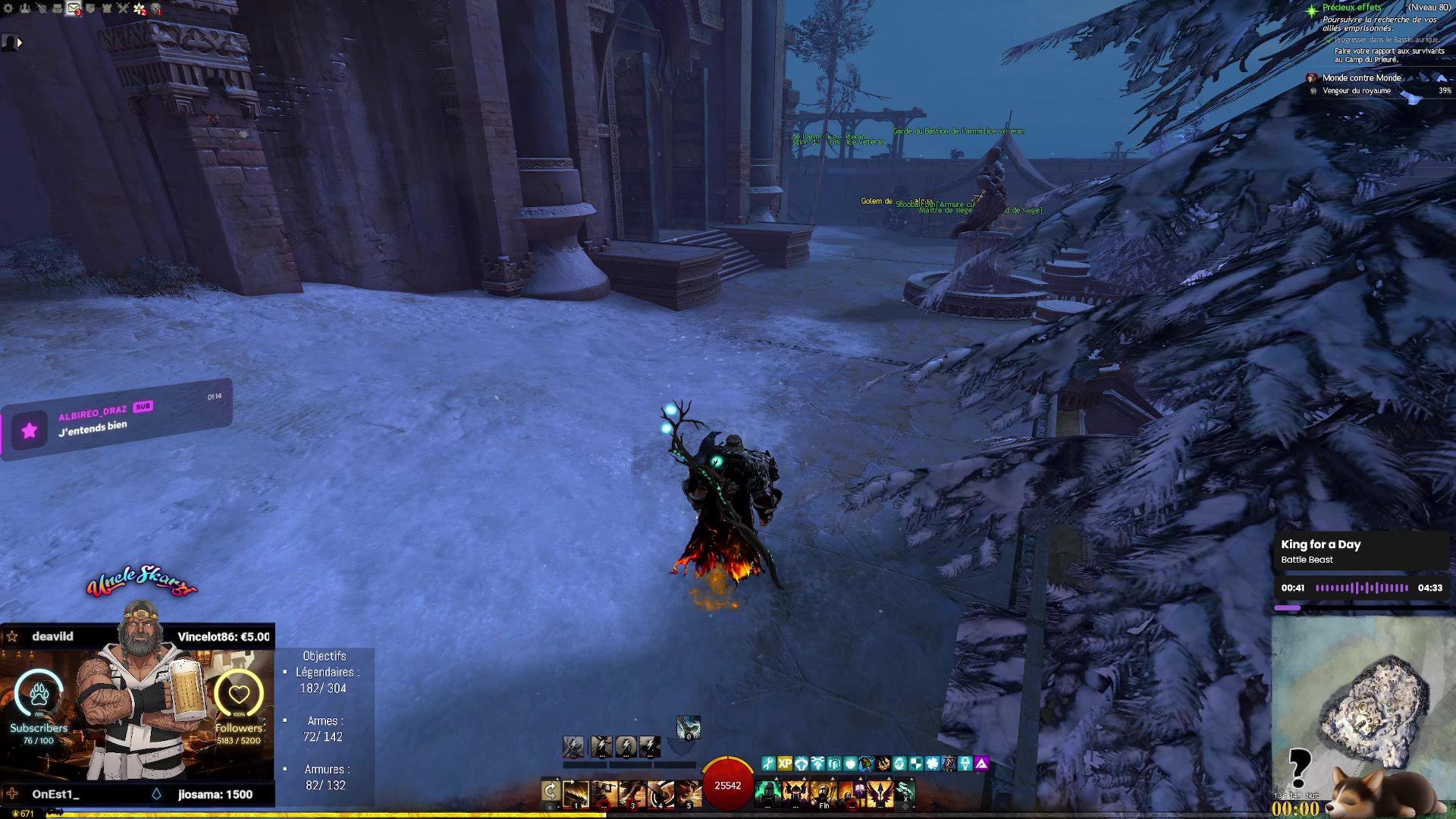
Task: Open the crossed swords PvP icon
Action: (123, 8)
